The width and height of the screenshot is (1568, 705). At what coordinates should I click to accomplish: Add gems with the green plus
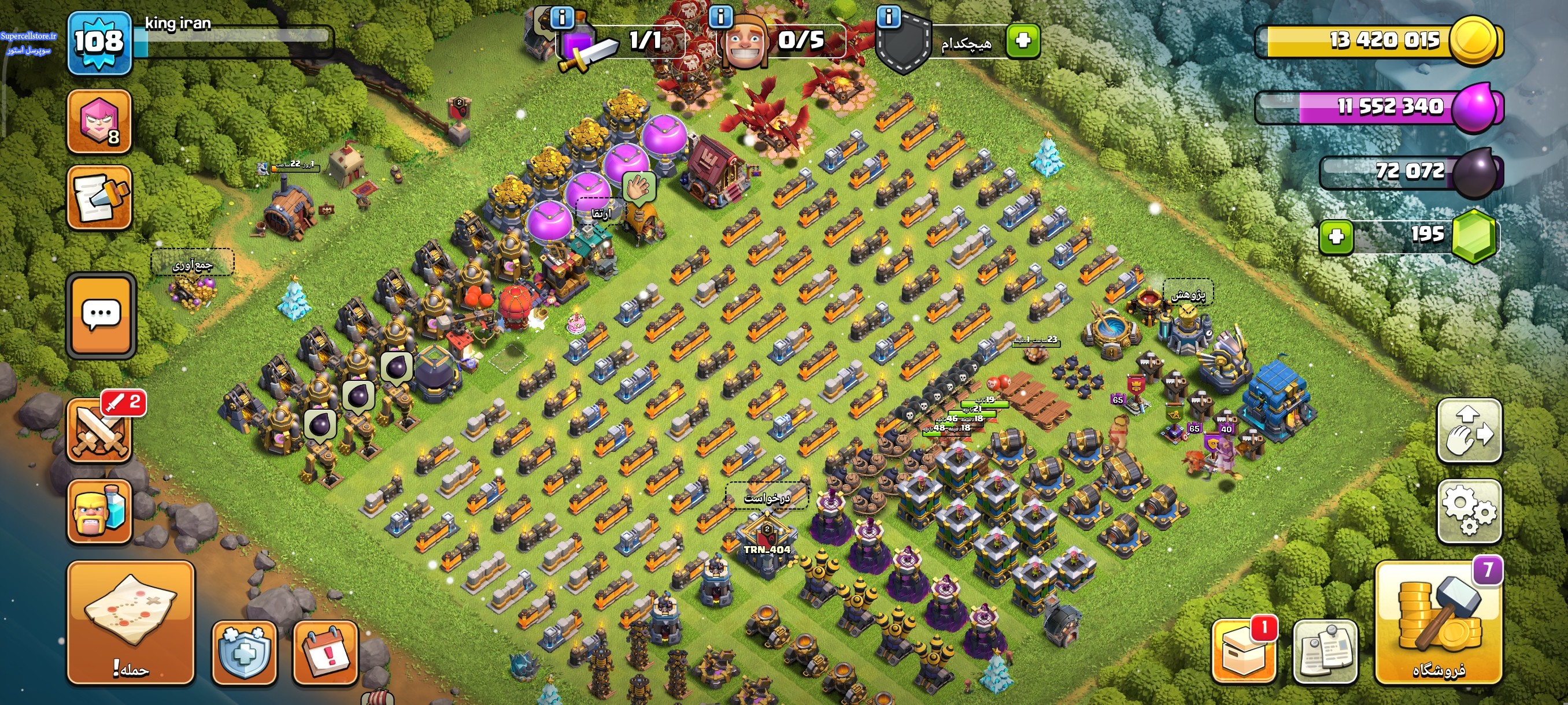tap(1336, 236)
